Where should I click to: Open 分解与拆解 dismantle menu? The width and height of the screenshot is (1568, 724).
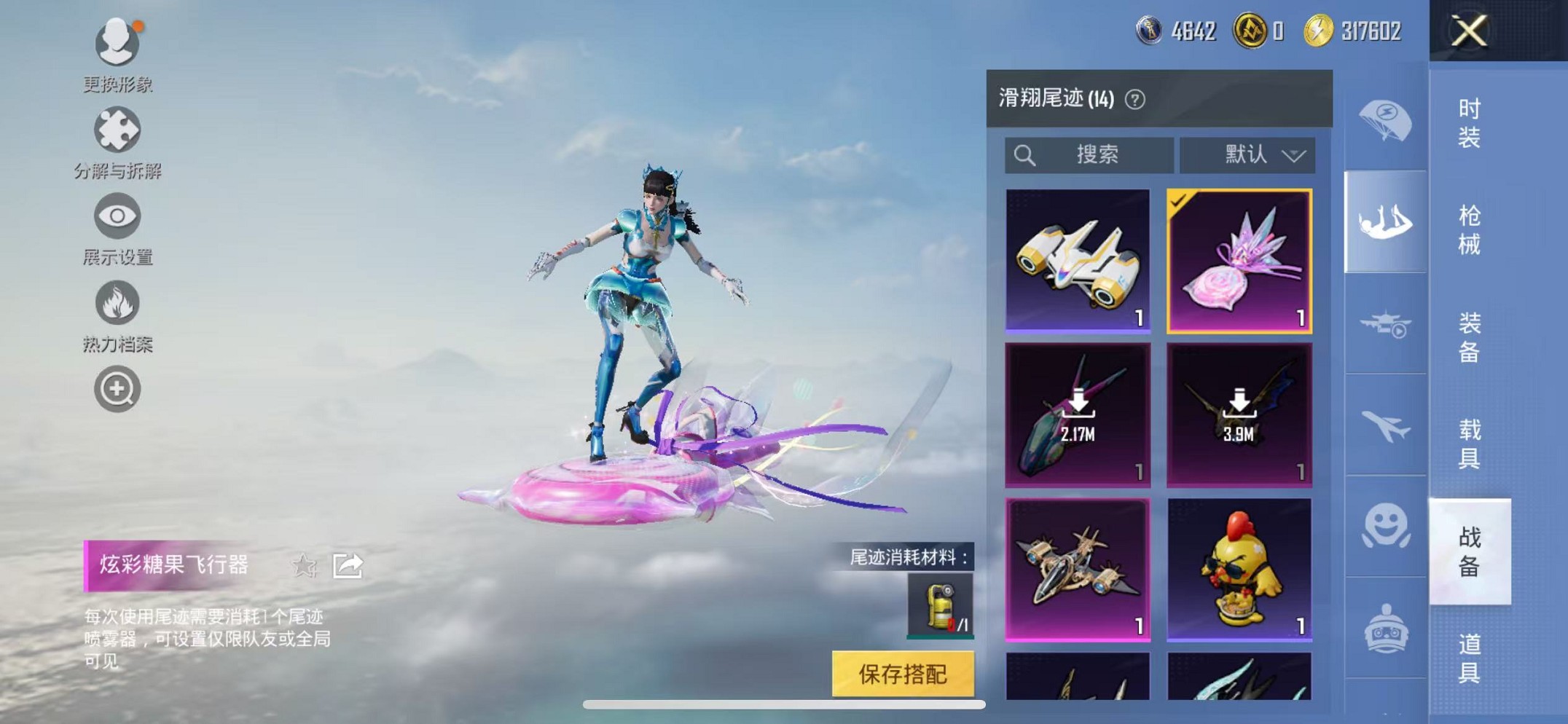117,131
